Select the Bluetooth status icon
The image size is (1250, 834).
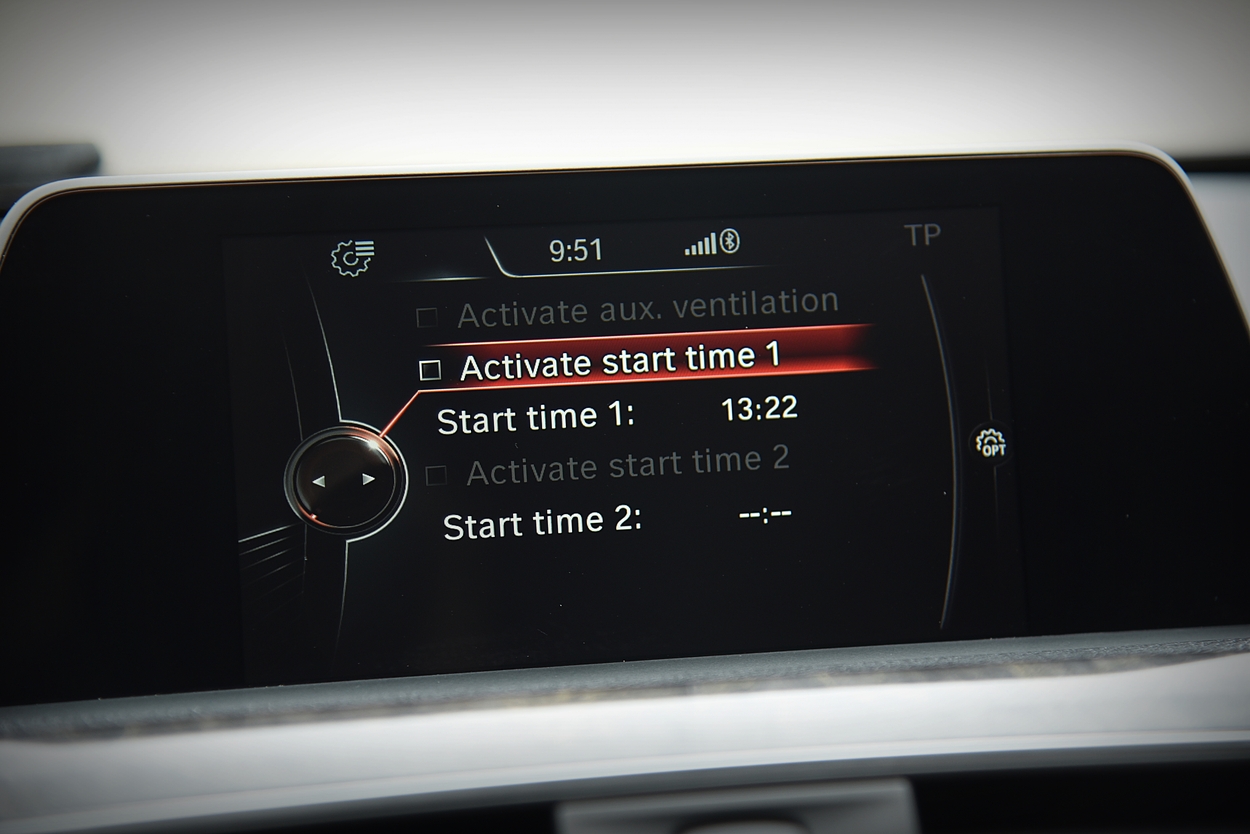click(730, 242)
